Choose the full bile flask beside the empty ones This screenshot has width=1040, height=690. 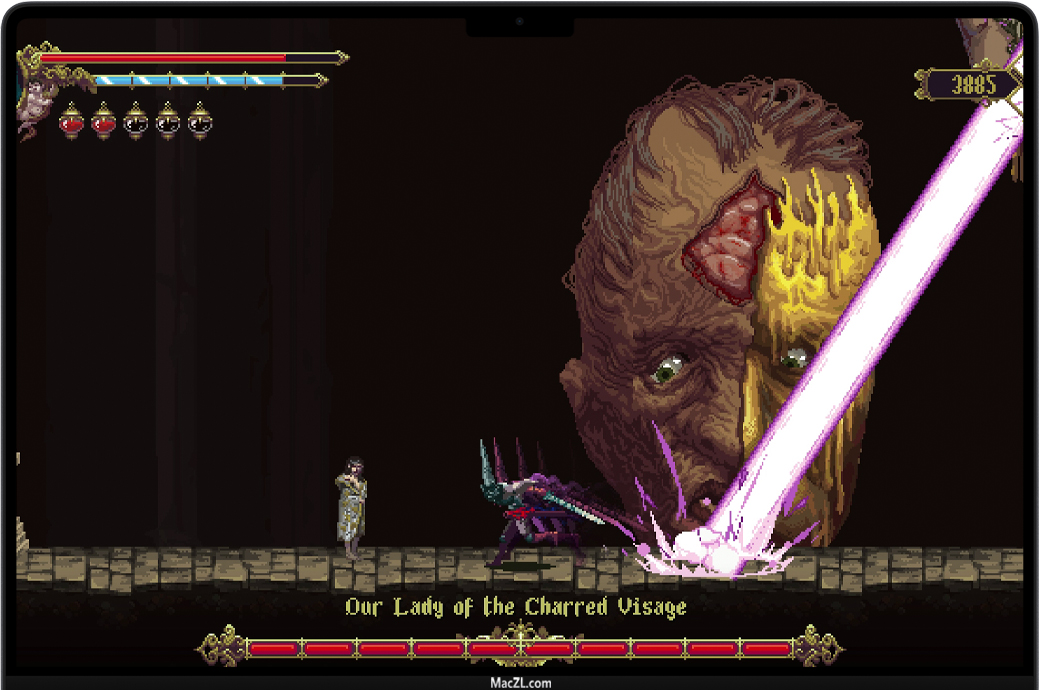click(104, 122)
